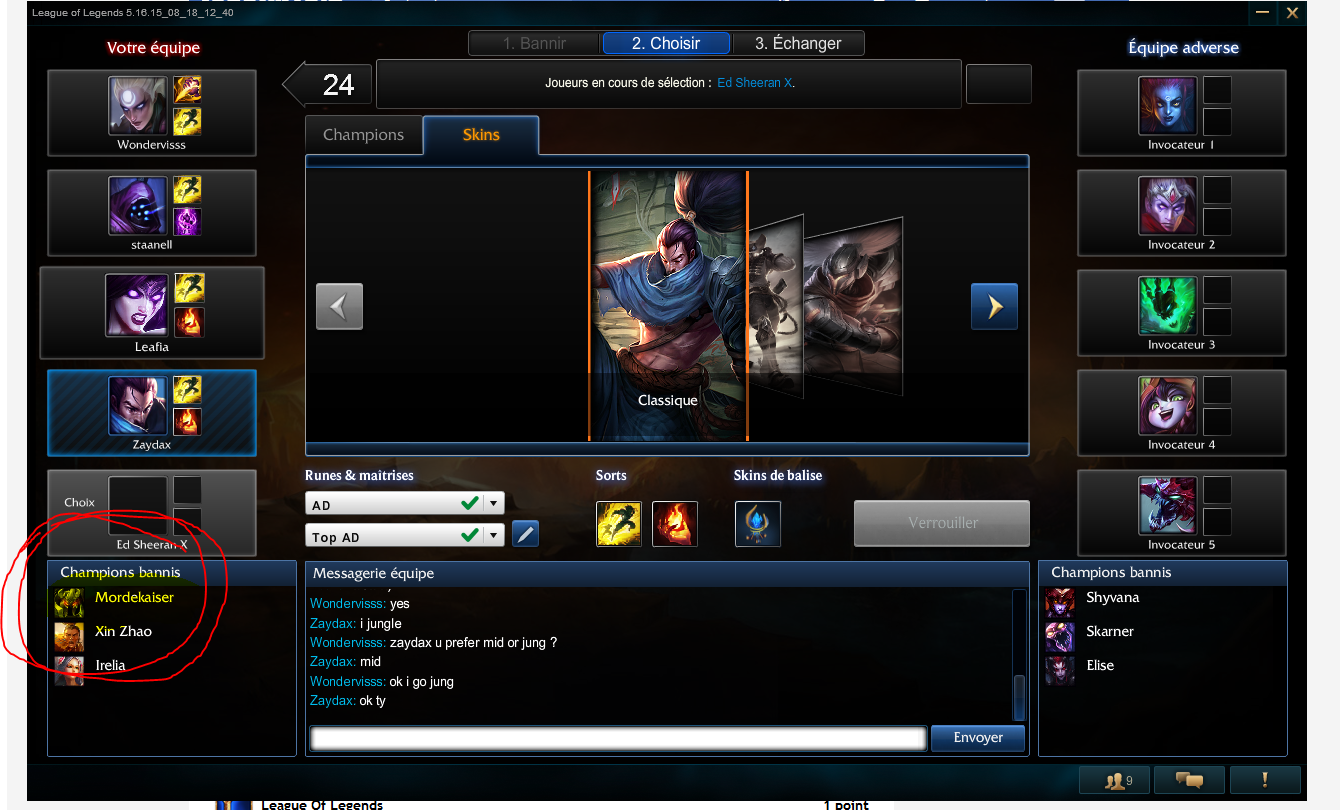Open the ward skin selector
1340x810 pixels.
tap(757, 524)
